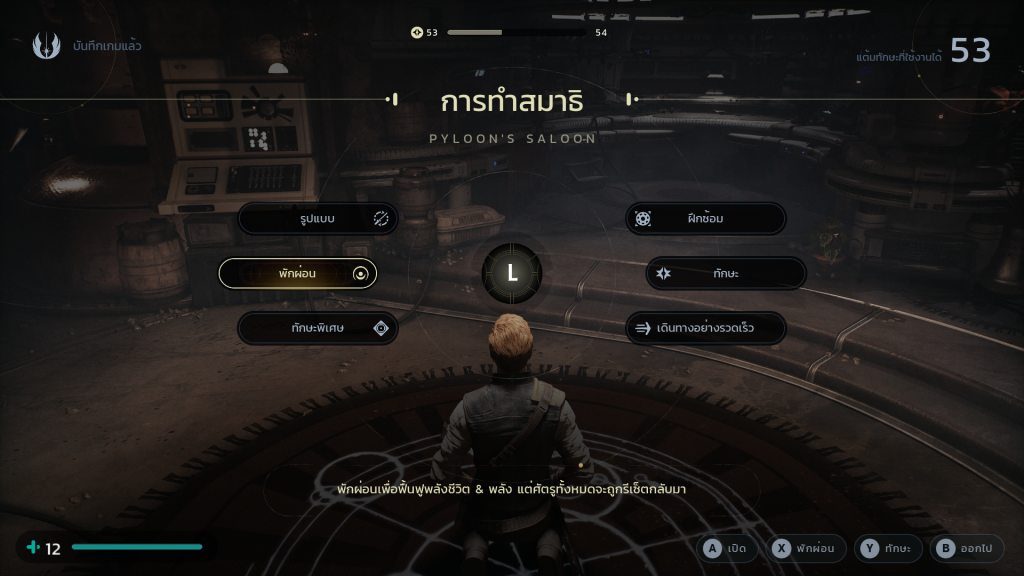Open the รูปแบบ stance menu option
1024x576 pixels.
tap(318, 219)
